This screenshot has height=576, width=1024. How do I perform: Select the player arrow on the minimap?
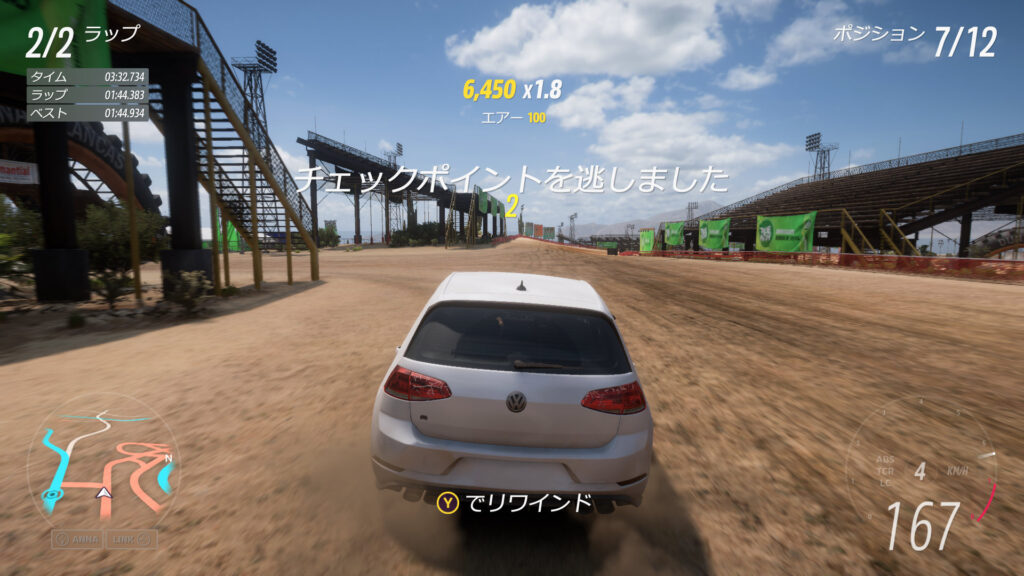(x=102, y=493)
